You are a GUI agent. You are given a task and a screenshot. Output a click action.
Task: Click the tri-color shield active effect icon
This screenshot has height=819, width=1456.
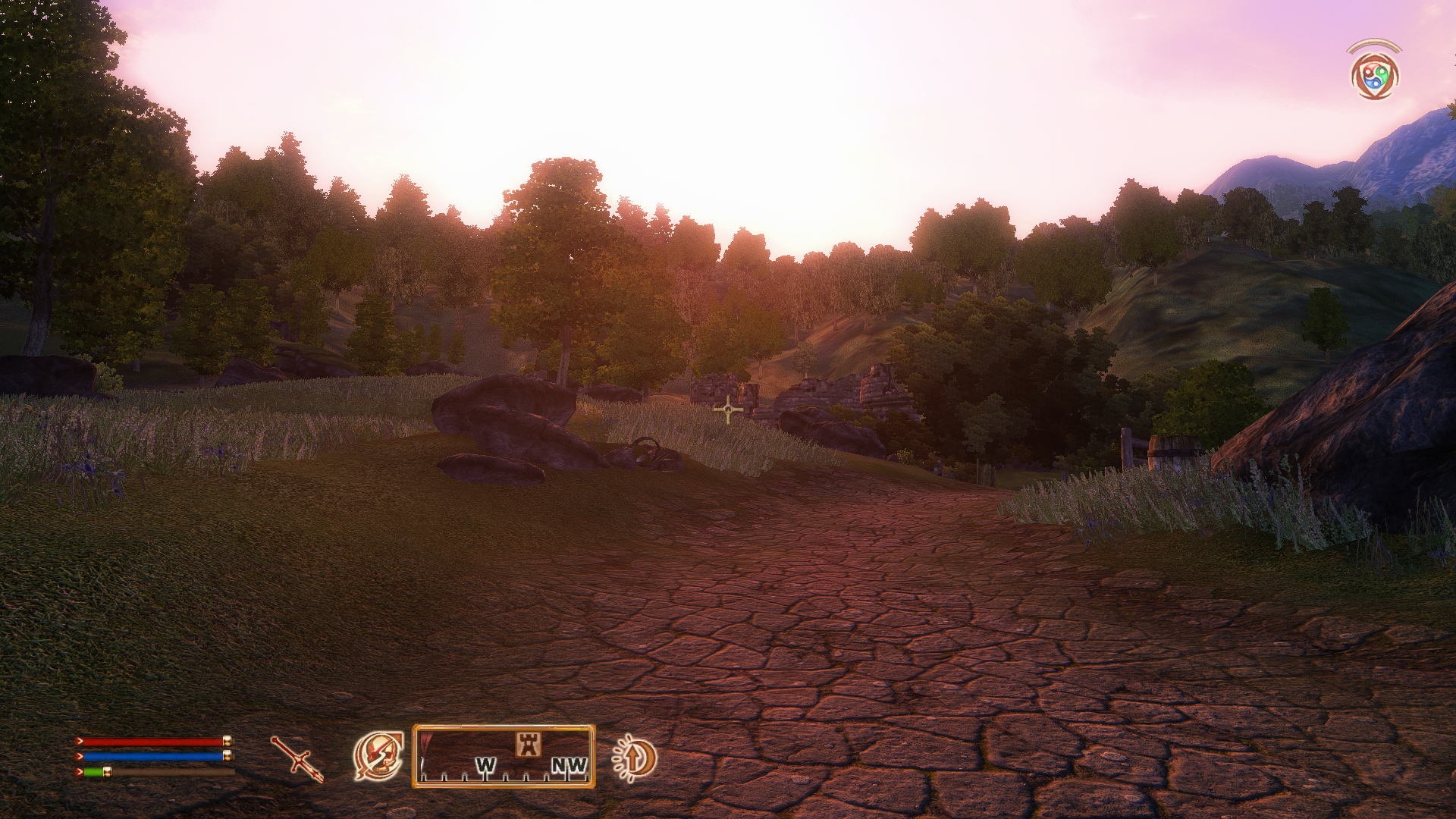[1374, 76]
